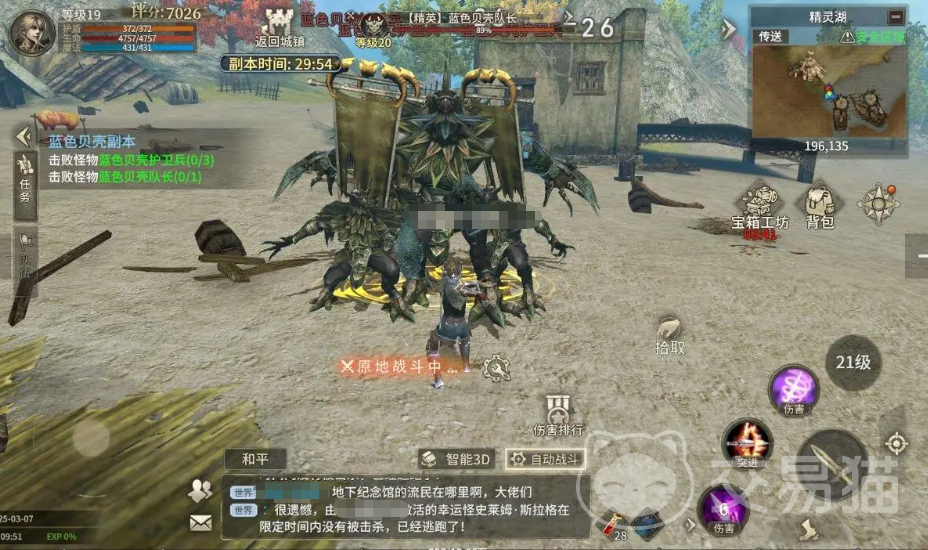The image size is (928, 550).
Task: Open the 背包 backpack
Action: pyautogui.click(x=820, y=205)
